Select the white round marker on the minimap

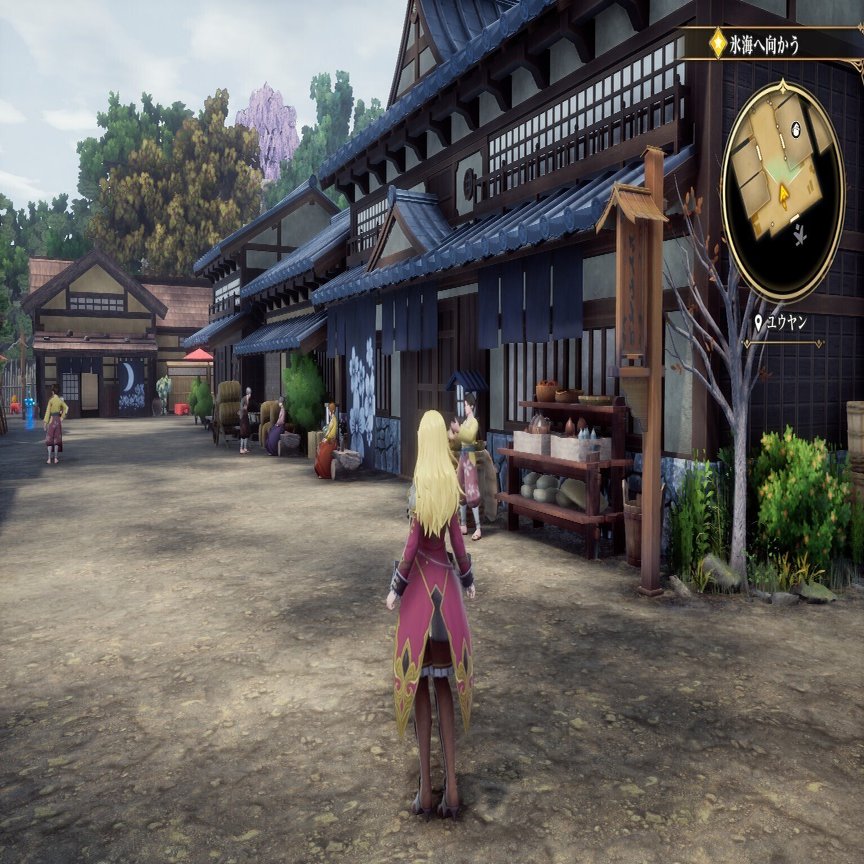point(796,129)
